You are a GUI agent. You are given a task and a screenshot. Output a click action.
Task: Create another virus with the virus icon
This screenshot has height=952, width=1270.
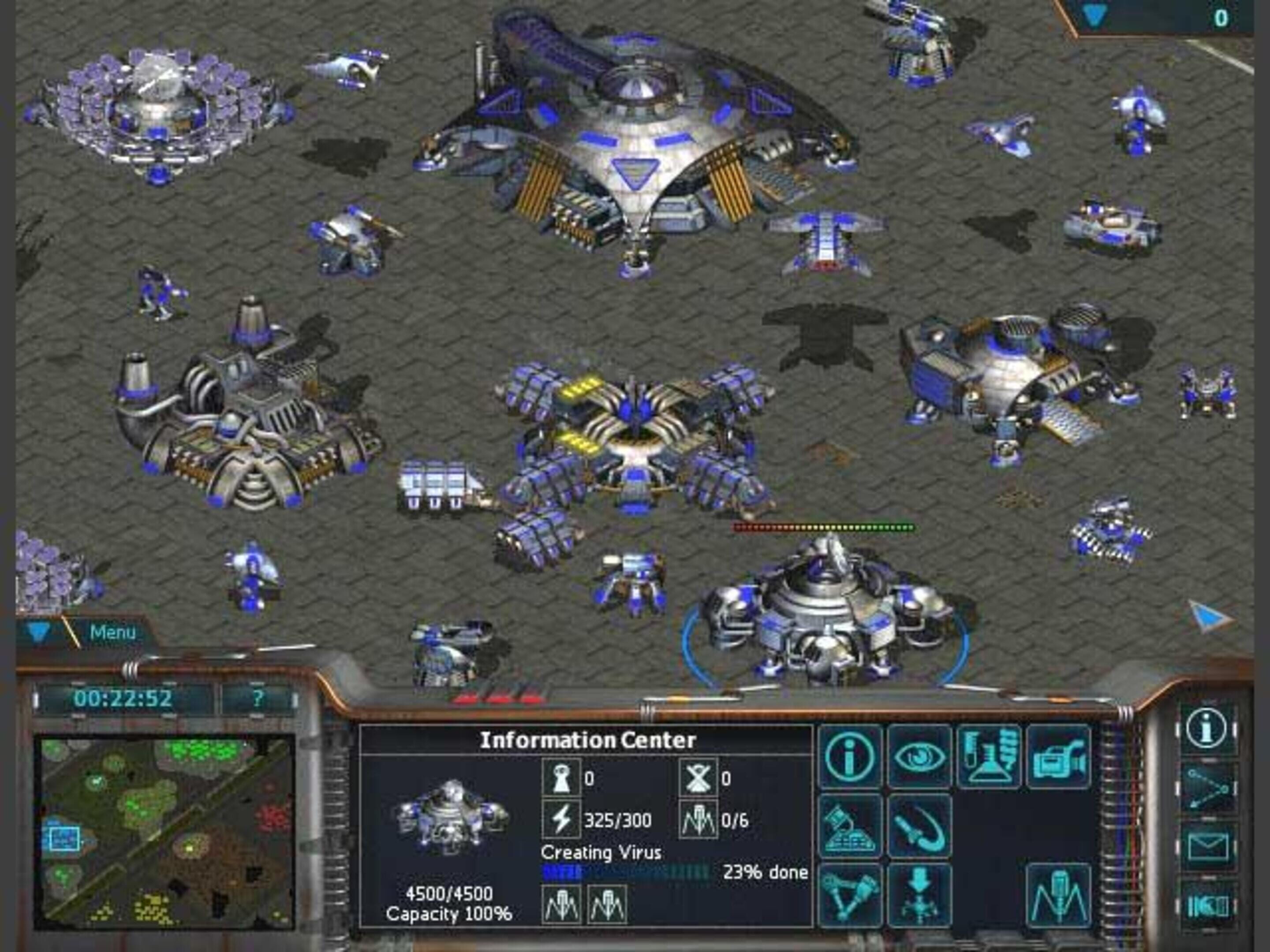(x=1058, y=896)
